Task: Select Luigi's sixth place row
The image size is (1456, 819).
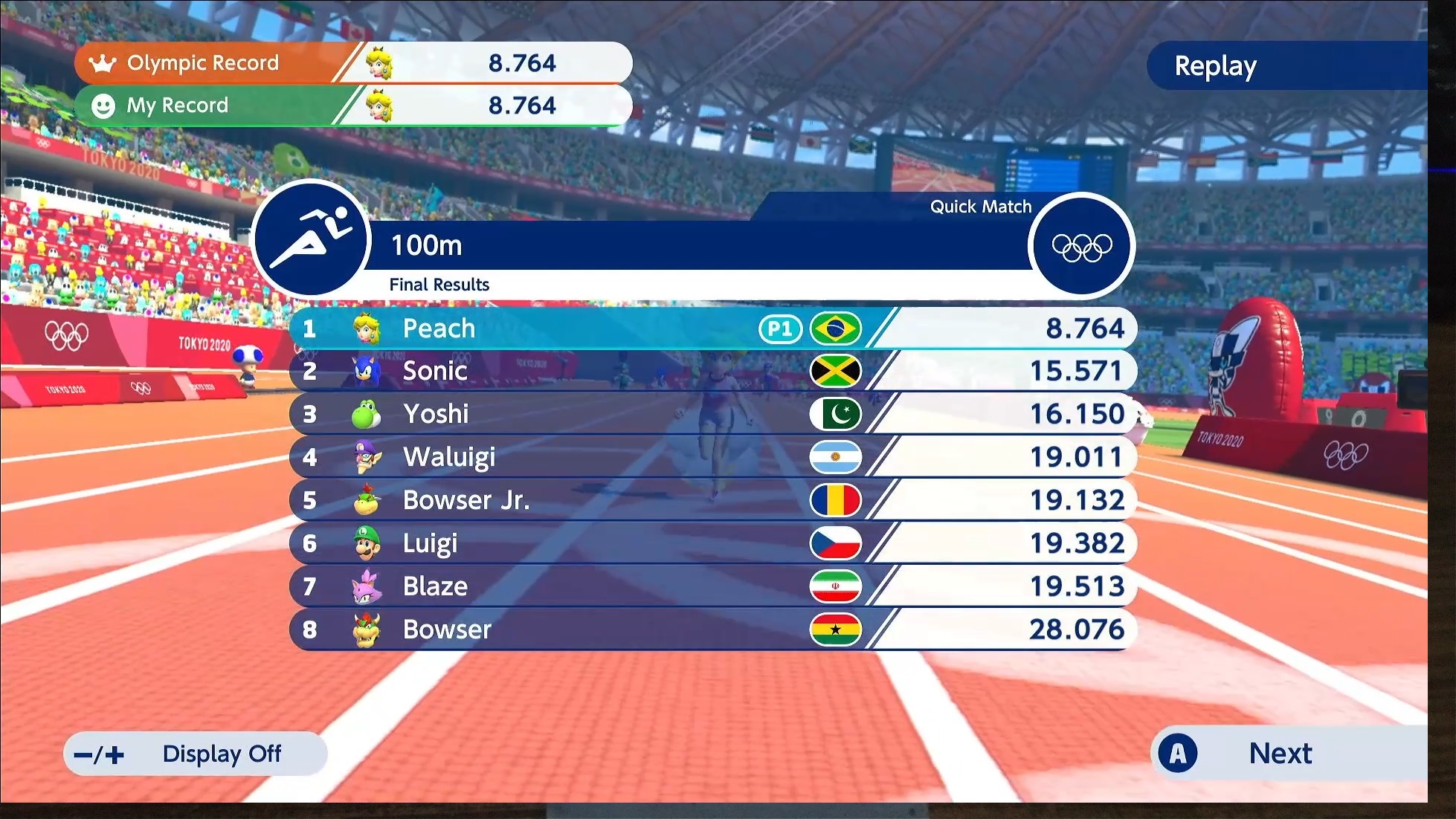Action: click(712, 543)
